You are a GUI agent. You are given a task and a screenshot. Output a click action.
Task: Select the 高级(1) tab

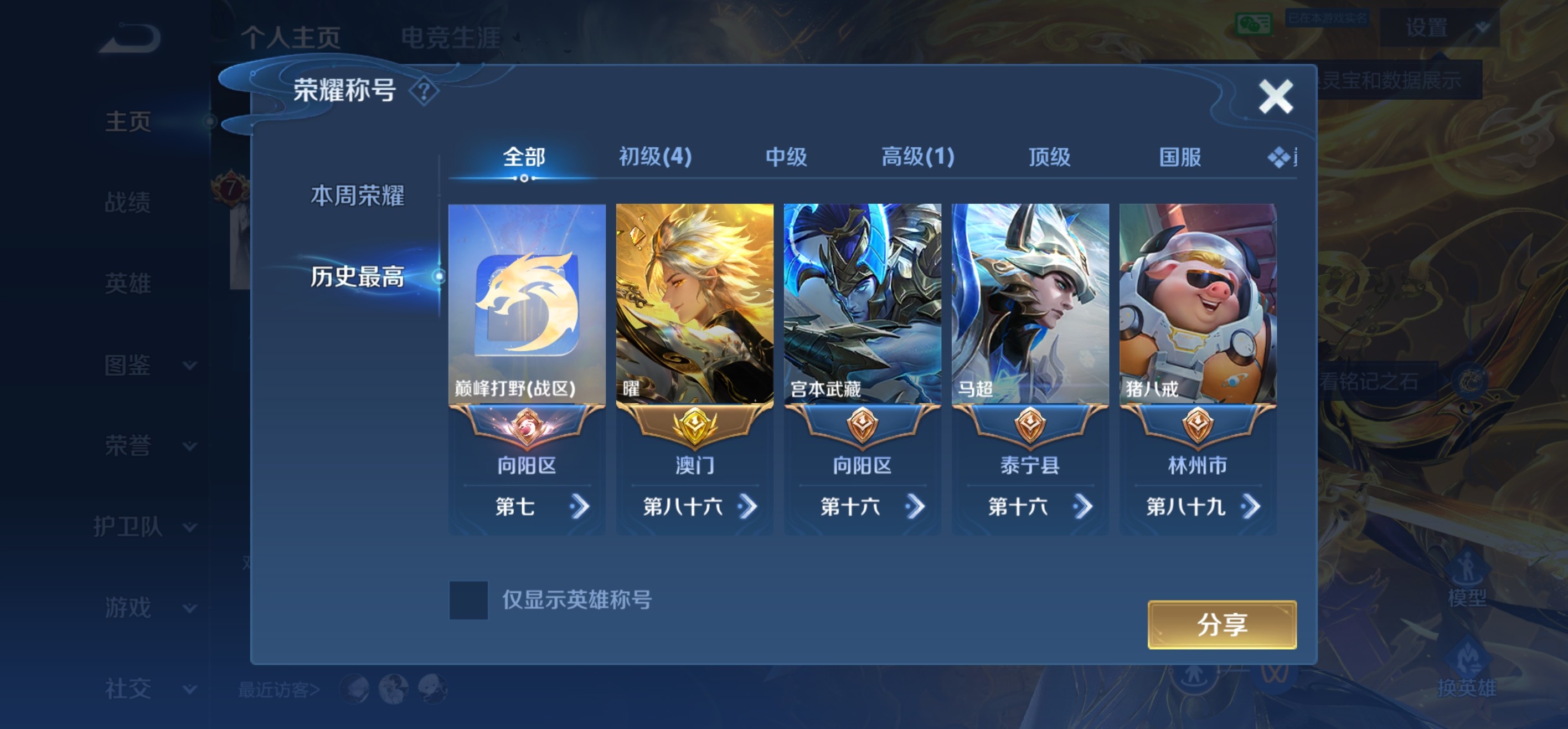click(x=917, y=157)
